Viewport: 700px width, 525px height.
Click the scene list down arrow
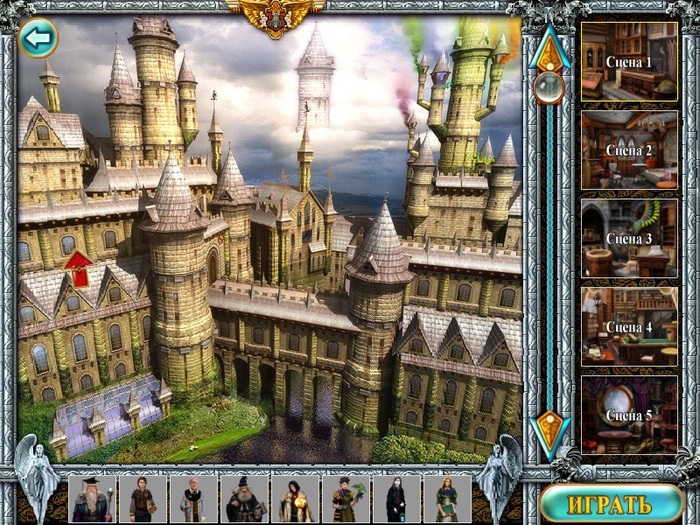click(549, 432)
